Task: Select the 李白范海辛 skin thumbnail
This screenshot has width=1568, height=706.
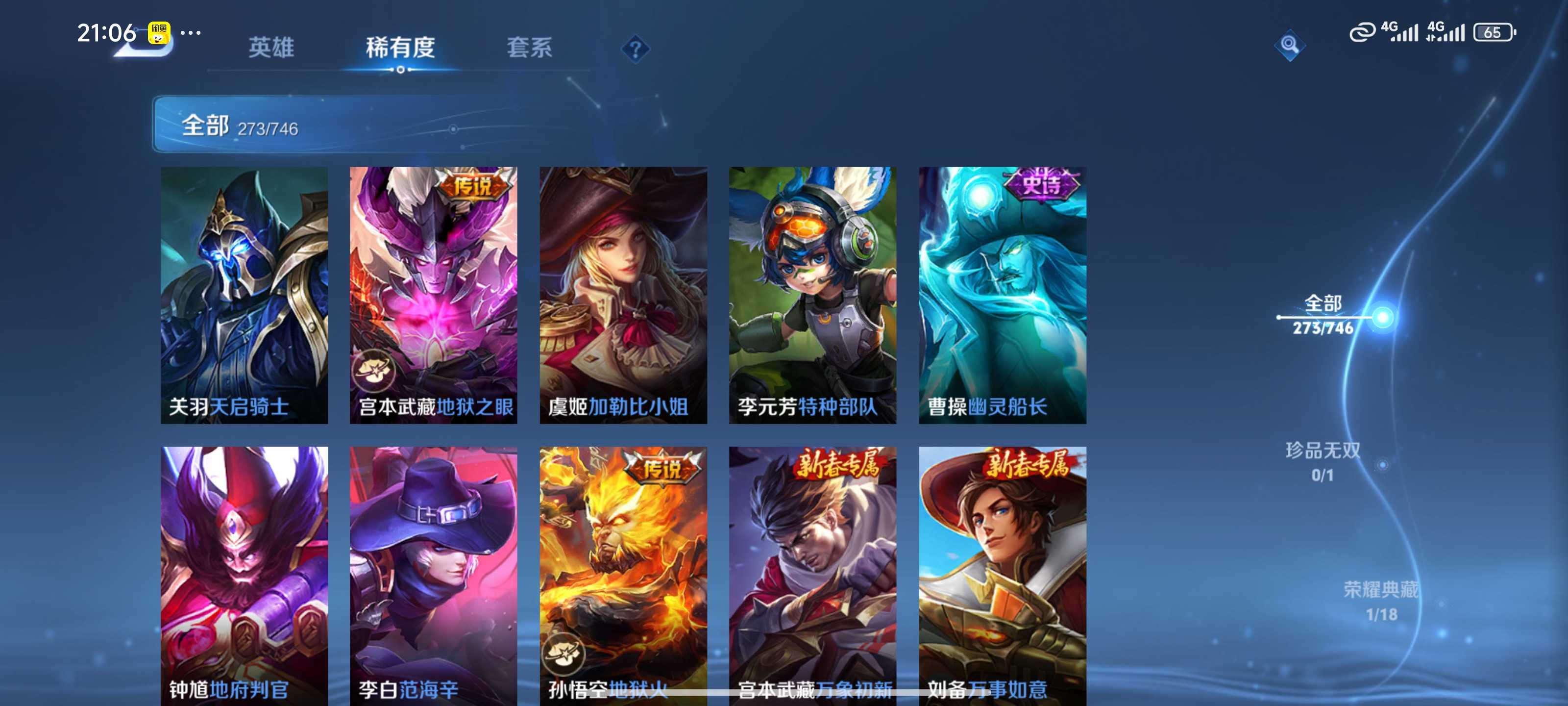Action: [433, 579]
